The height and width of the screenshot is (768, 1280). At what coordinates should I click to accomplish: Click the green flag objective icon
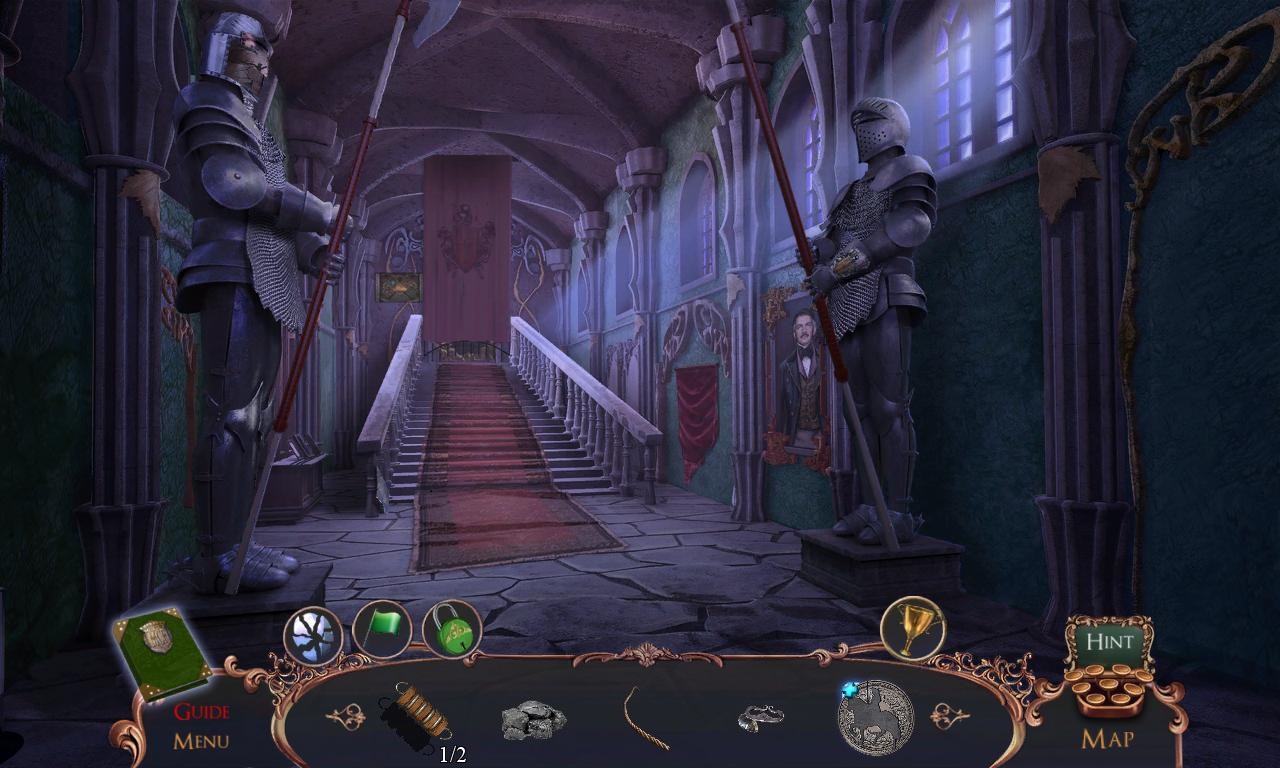point(379,630)
